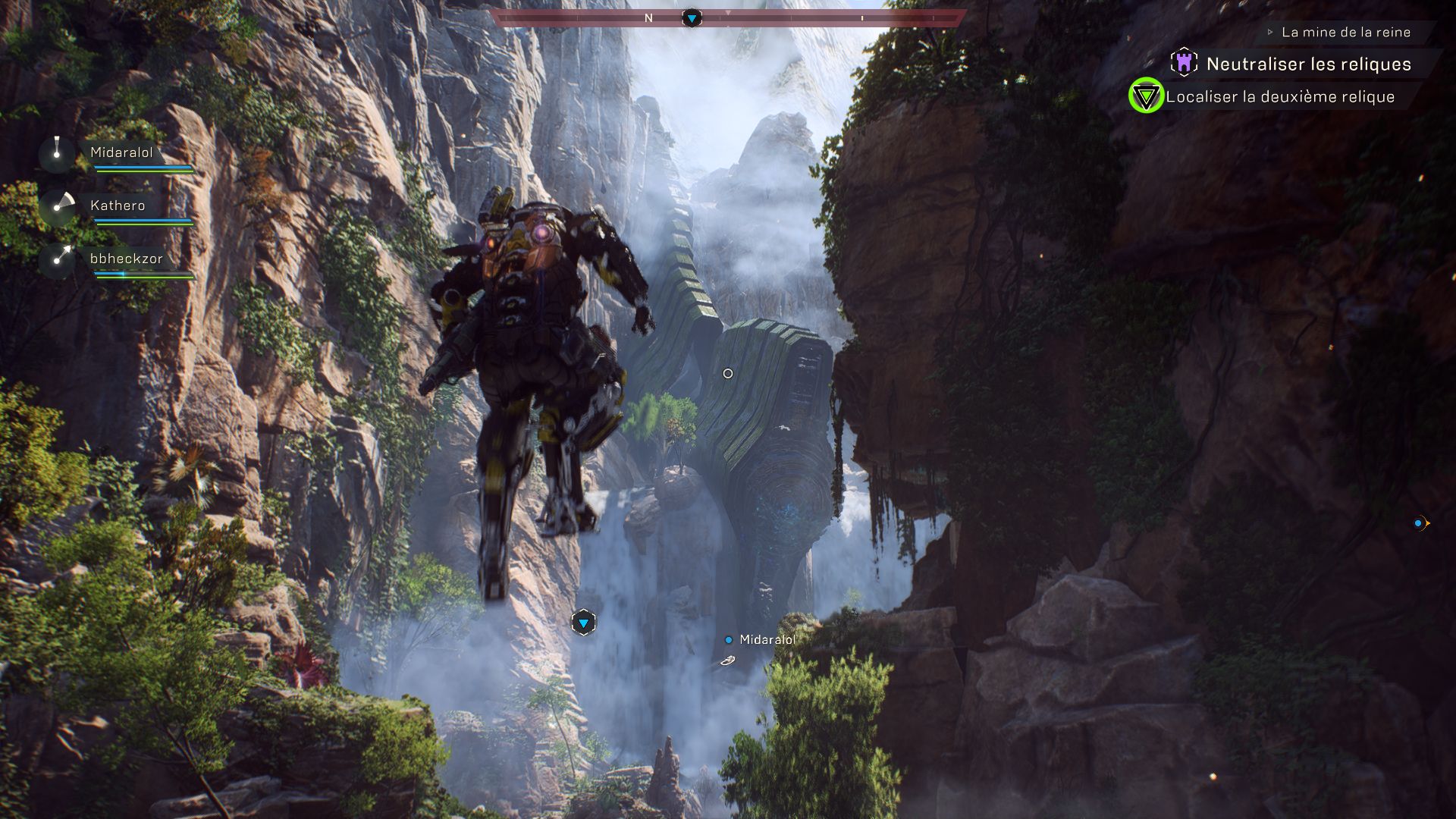Click the hexagonal waypoint marker above the waterfall
1456x819 pixels.
582,621
